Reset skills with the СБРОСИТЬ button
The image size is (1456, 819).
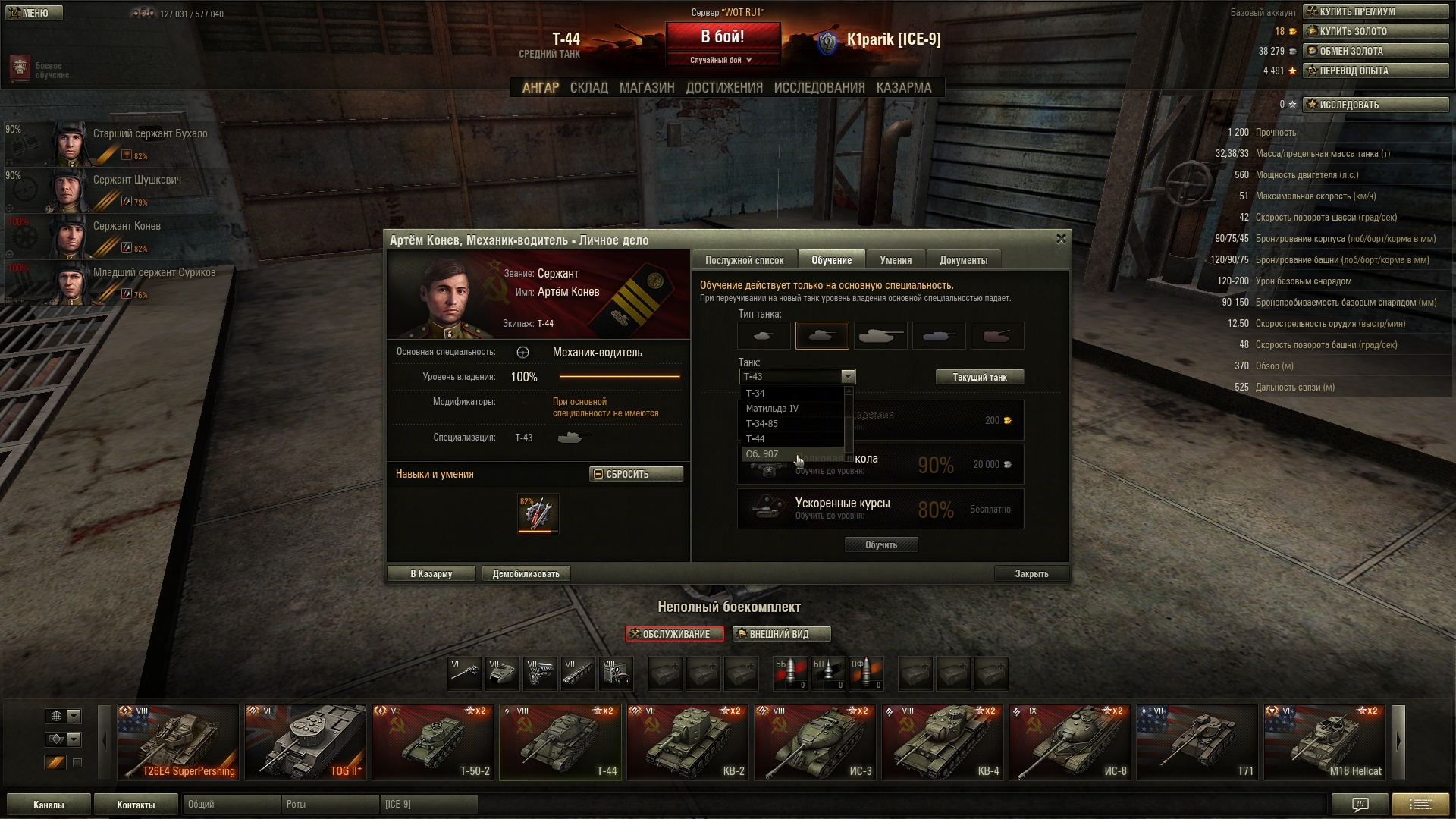(x=635, y=474)
